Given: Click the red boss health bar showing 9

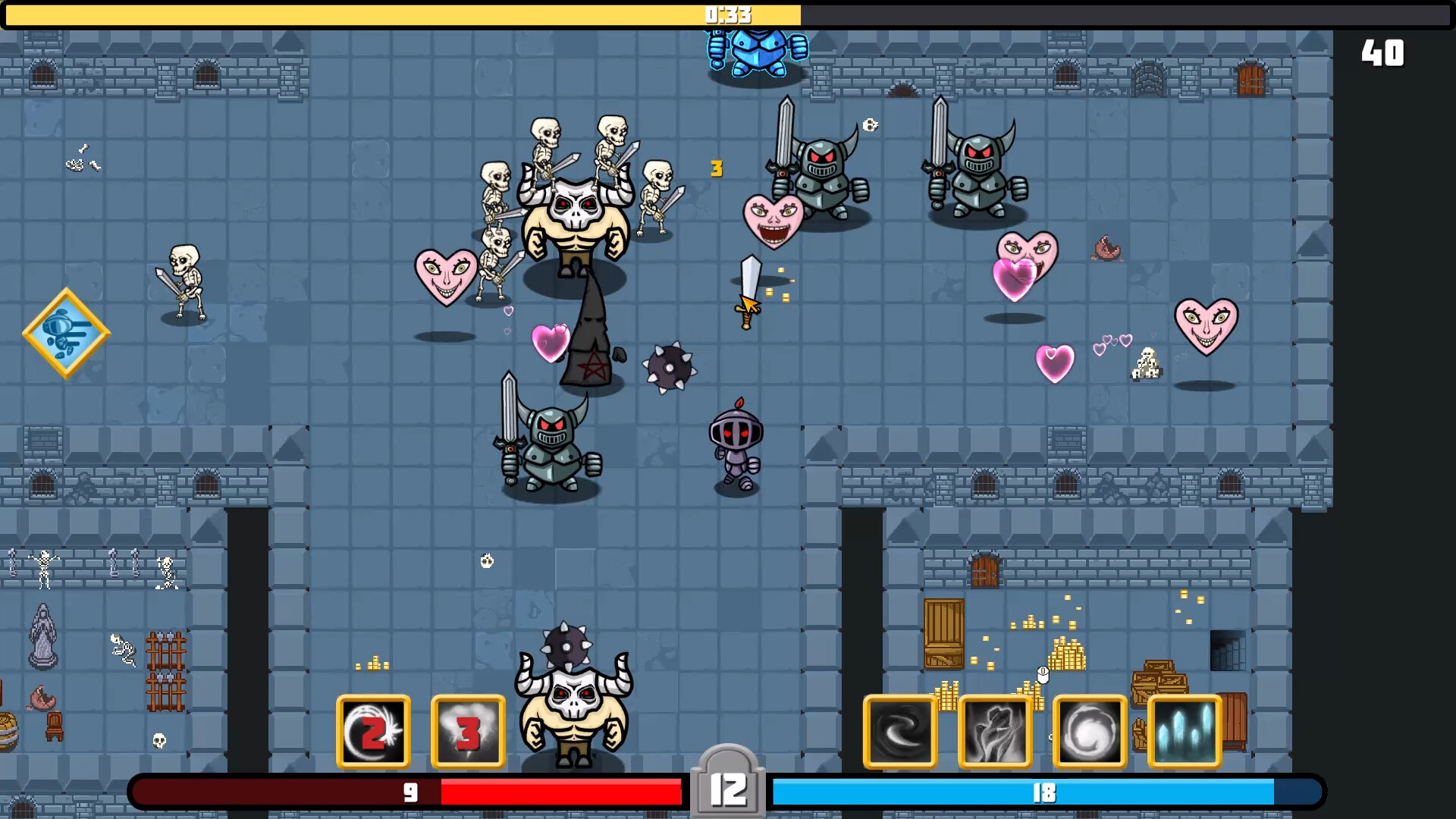Looking at the screenshot, I should point(409,792).
